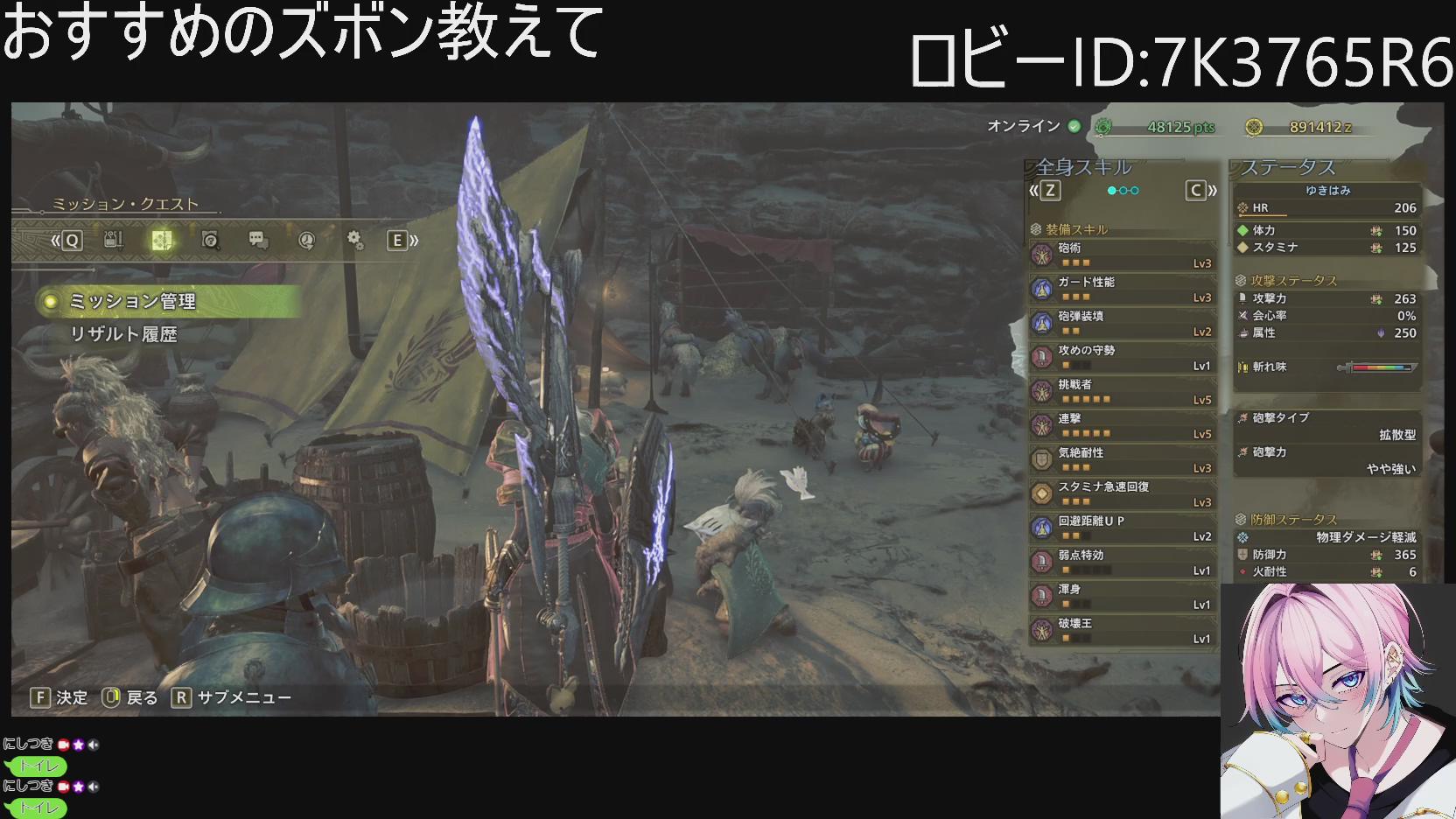Open the chat bubbles icon
This screenshot has width=1456, height=819.
(257, 241)
